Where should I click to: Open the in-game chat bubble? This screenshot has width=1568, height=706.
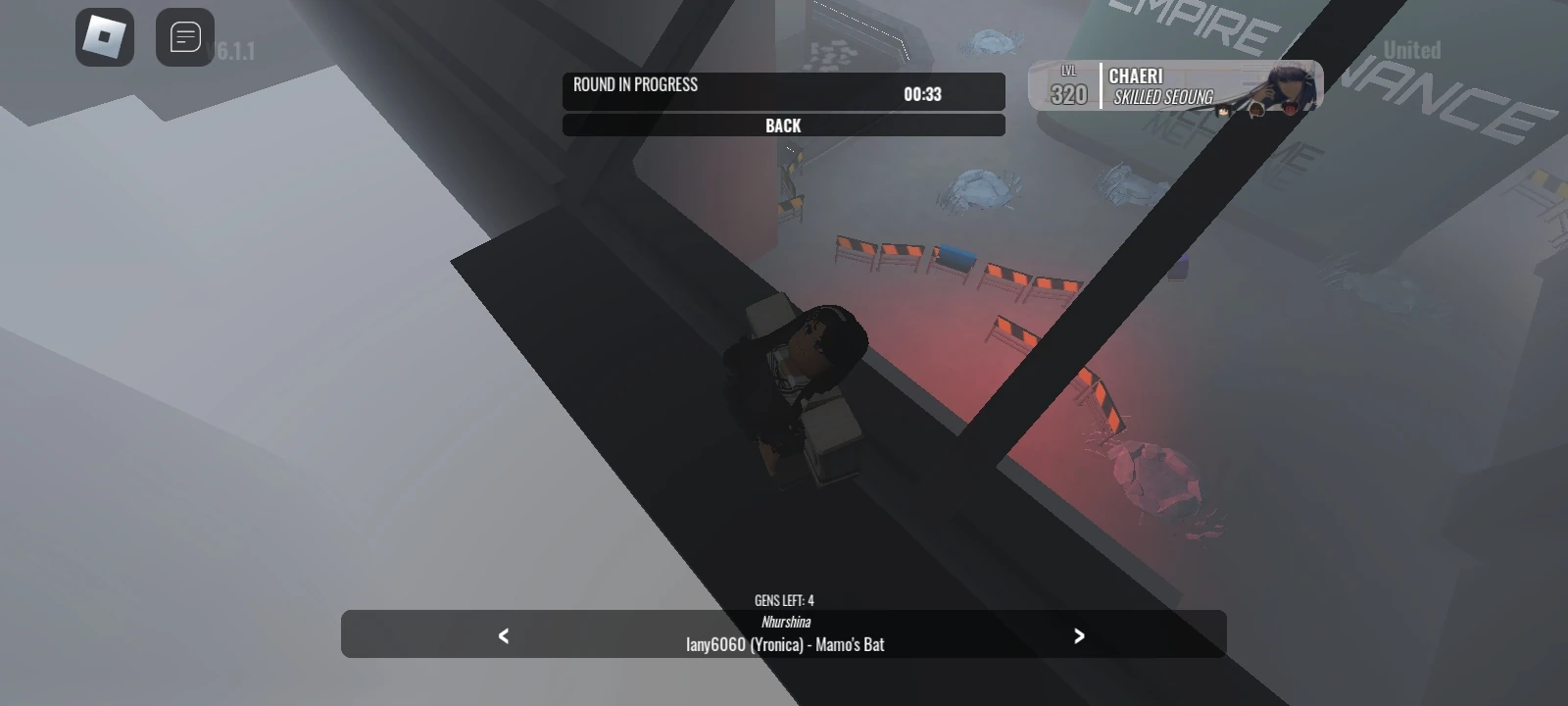tap(182, 38)
